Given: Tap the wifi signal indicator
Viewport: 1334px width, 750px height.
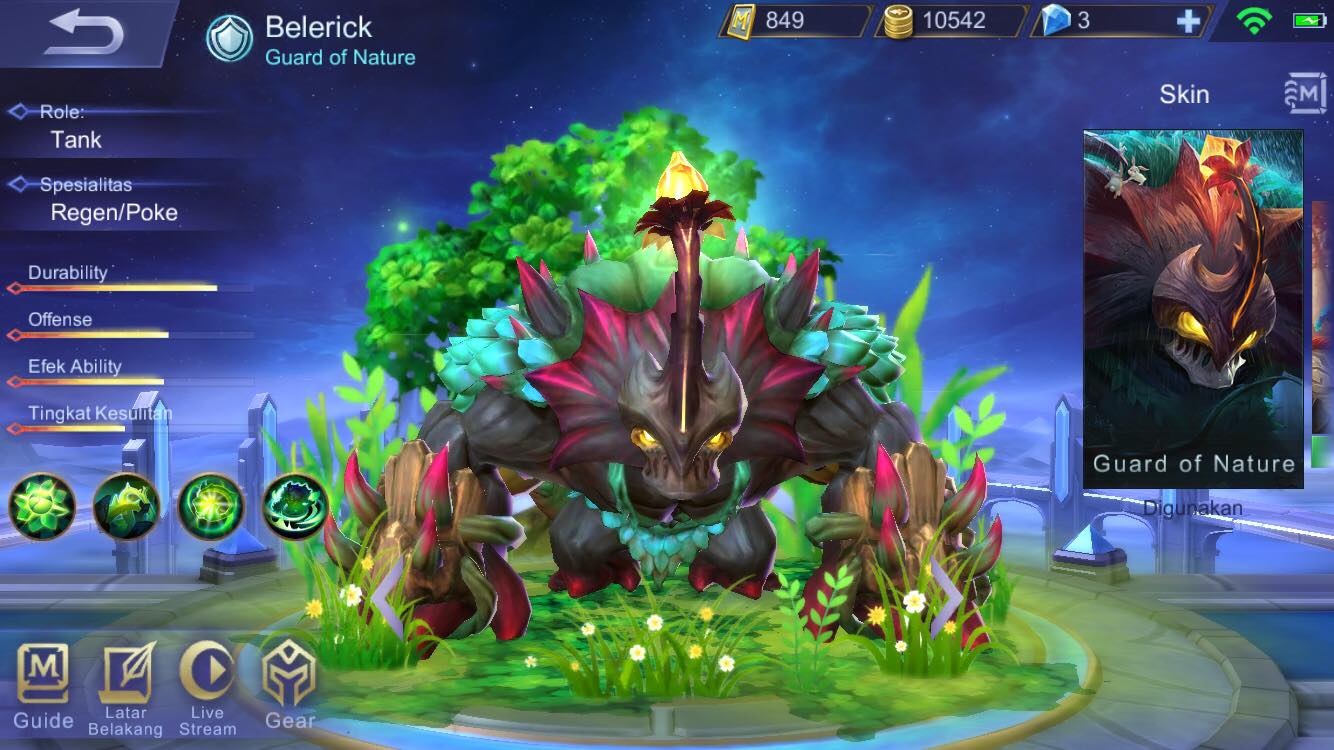Looking at the screenshot, I should pyautogui.click(x=1253, y=18).
